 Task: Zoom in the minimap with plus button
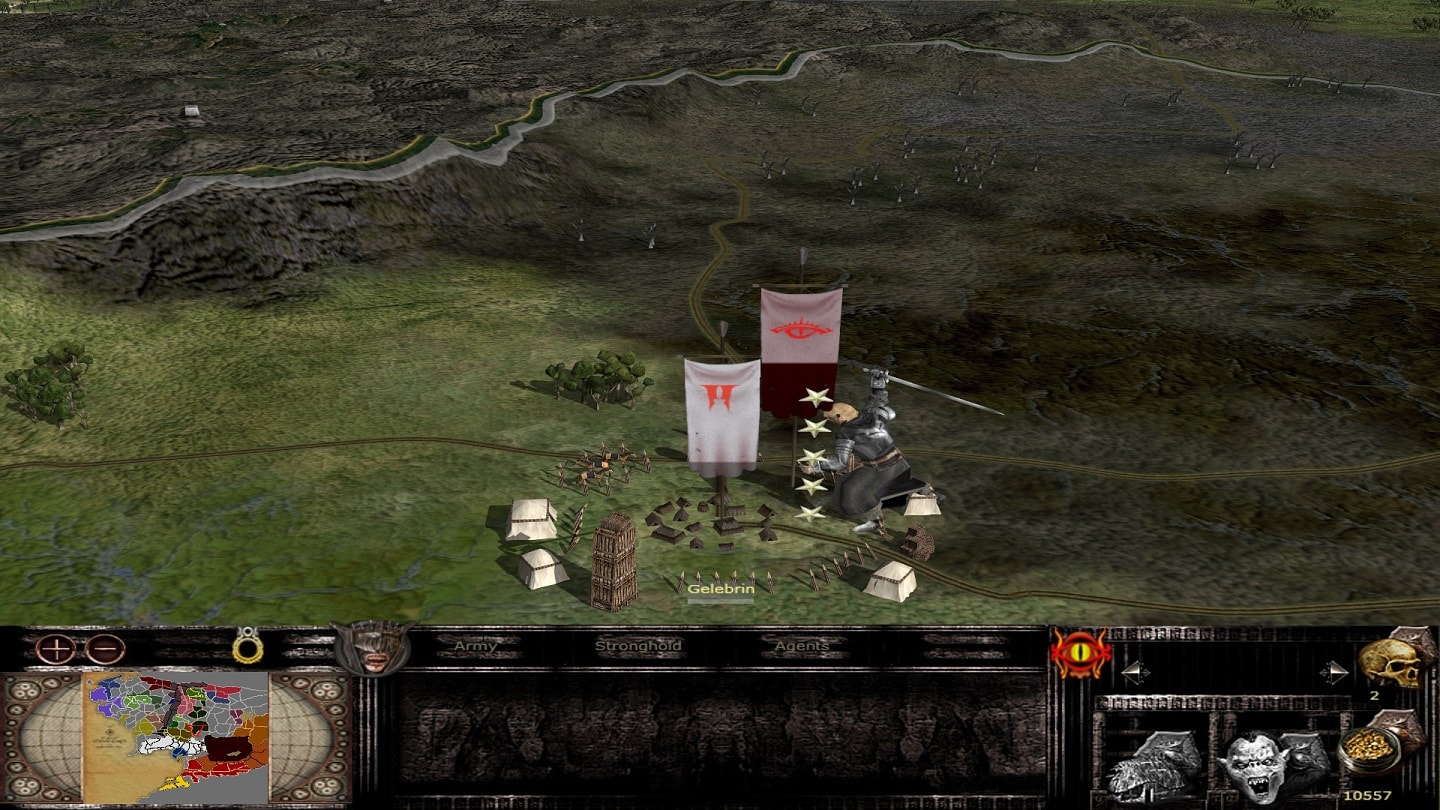(x=56, y=649)
